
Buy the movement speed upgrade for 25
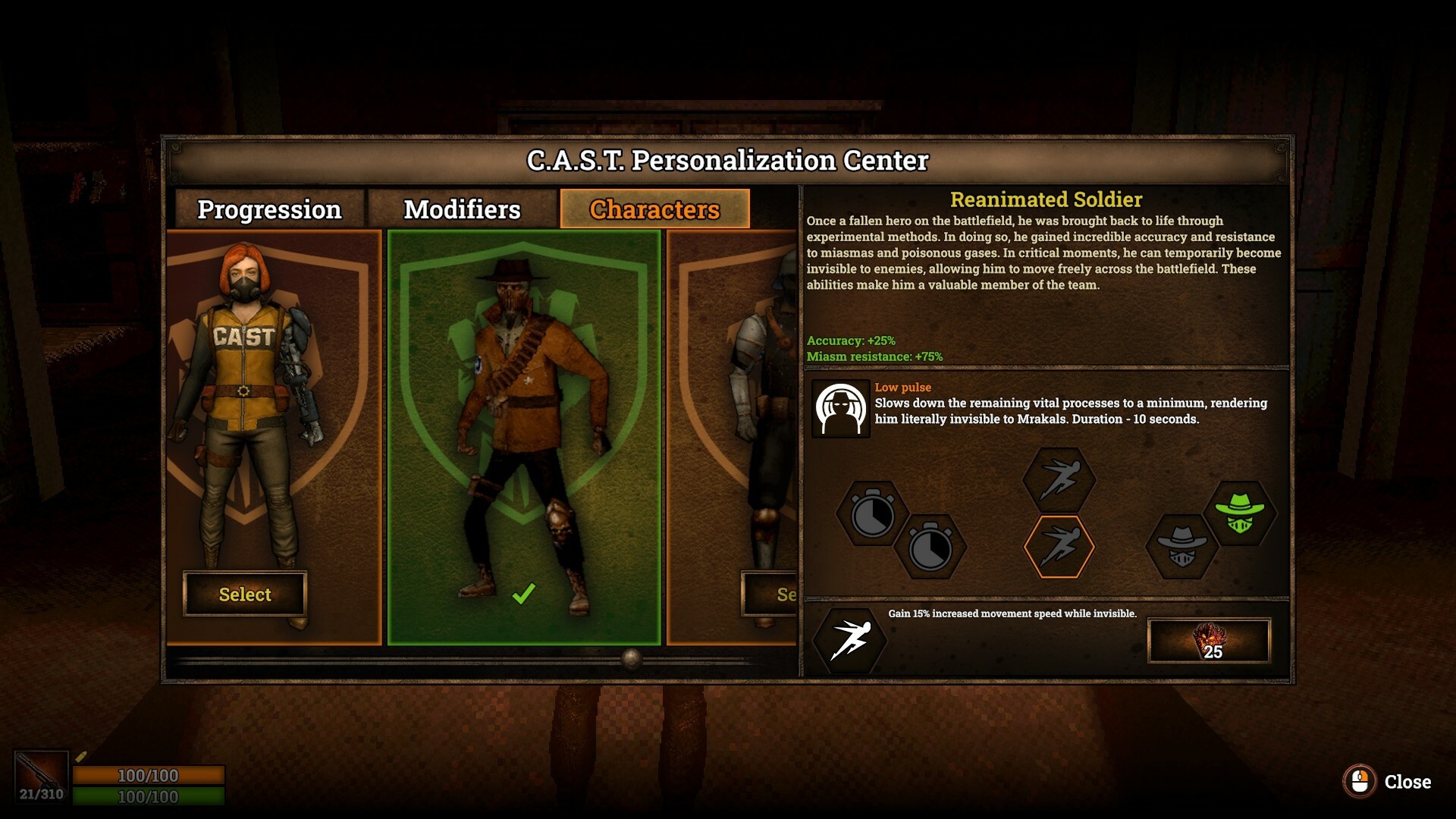pos(1209,641)
